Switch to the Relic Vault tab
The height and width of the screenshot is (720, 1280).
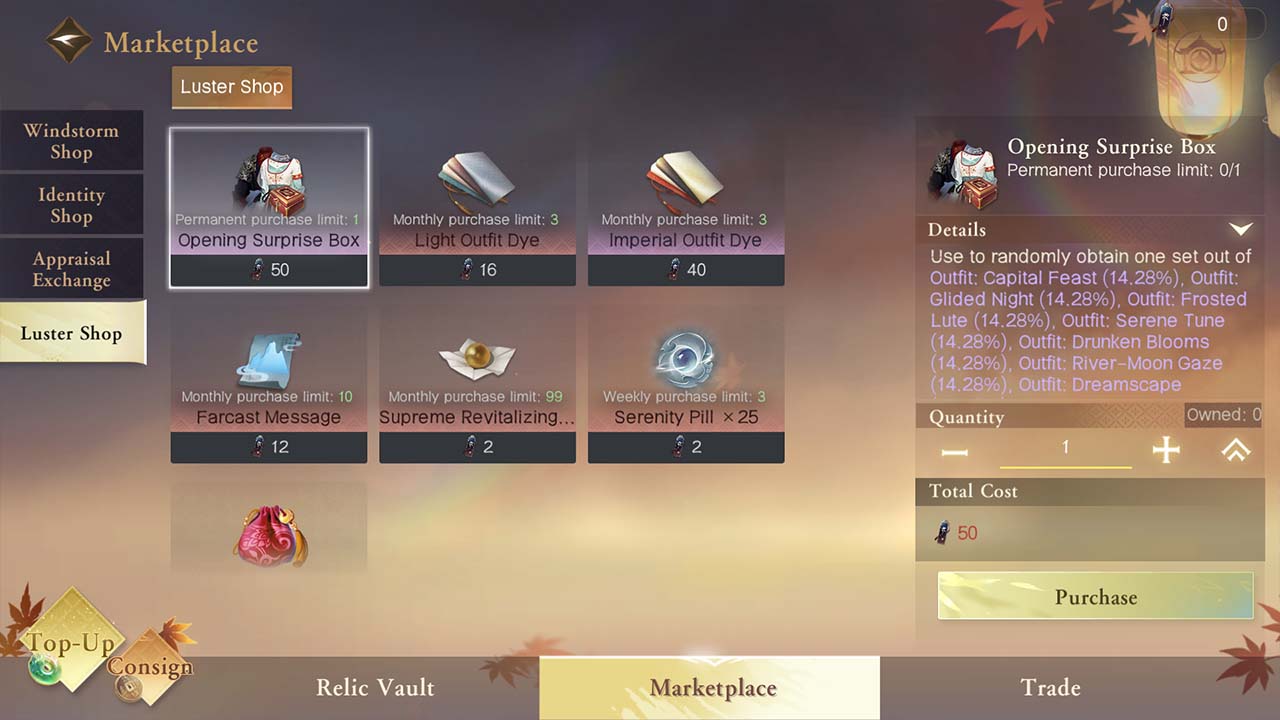coord(375,687)
